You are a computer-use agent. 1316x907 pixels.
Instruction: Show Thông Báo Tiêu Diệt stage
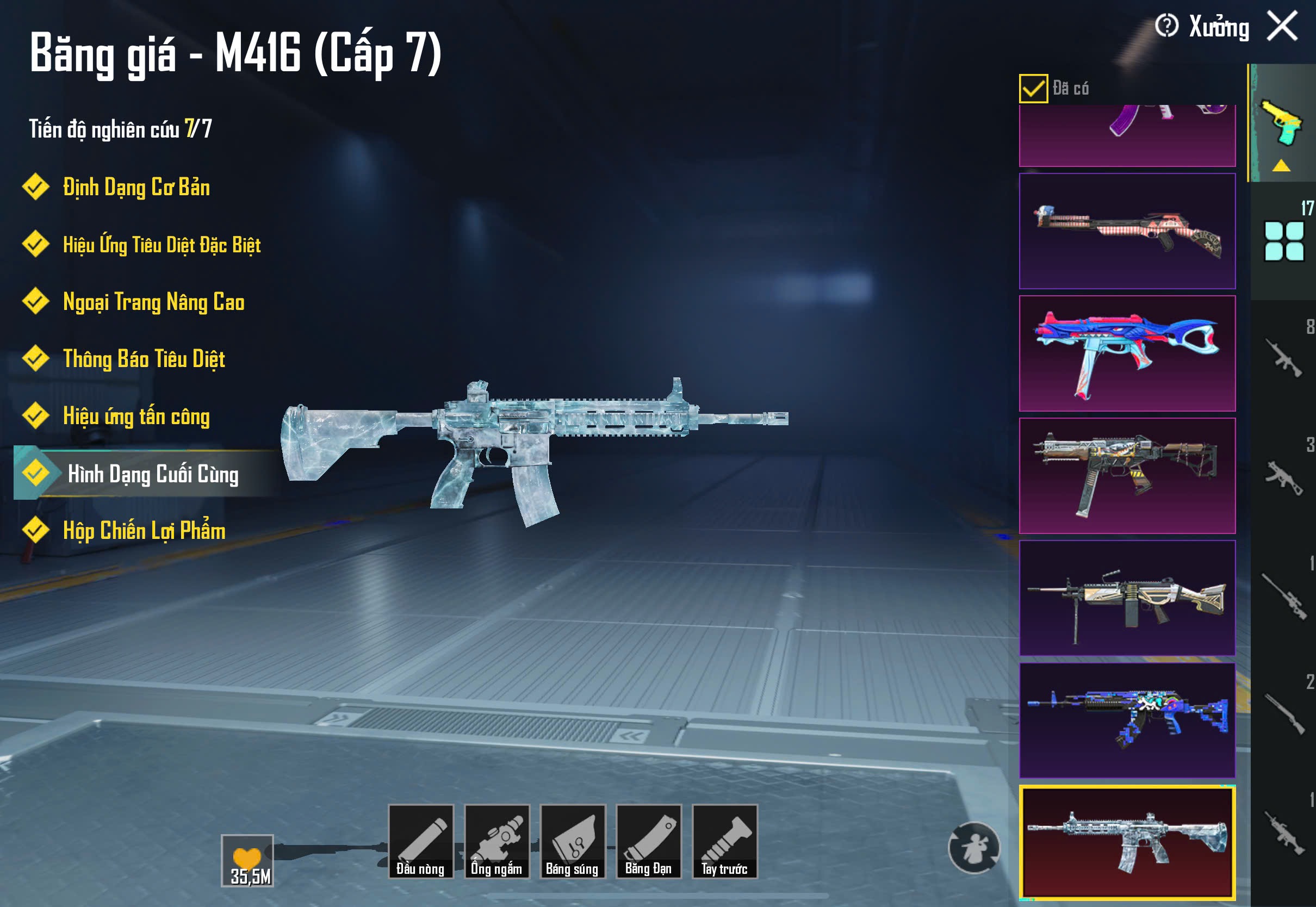click(144, 359)
